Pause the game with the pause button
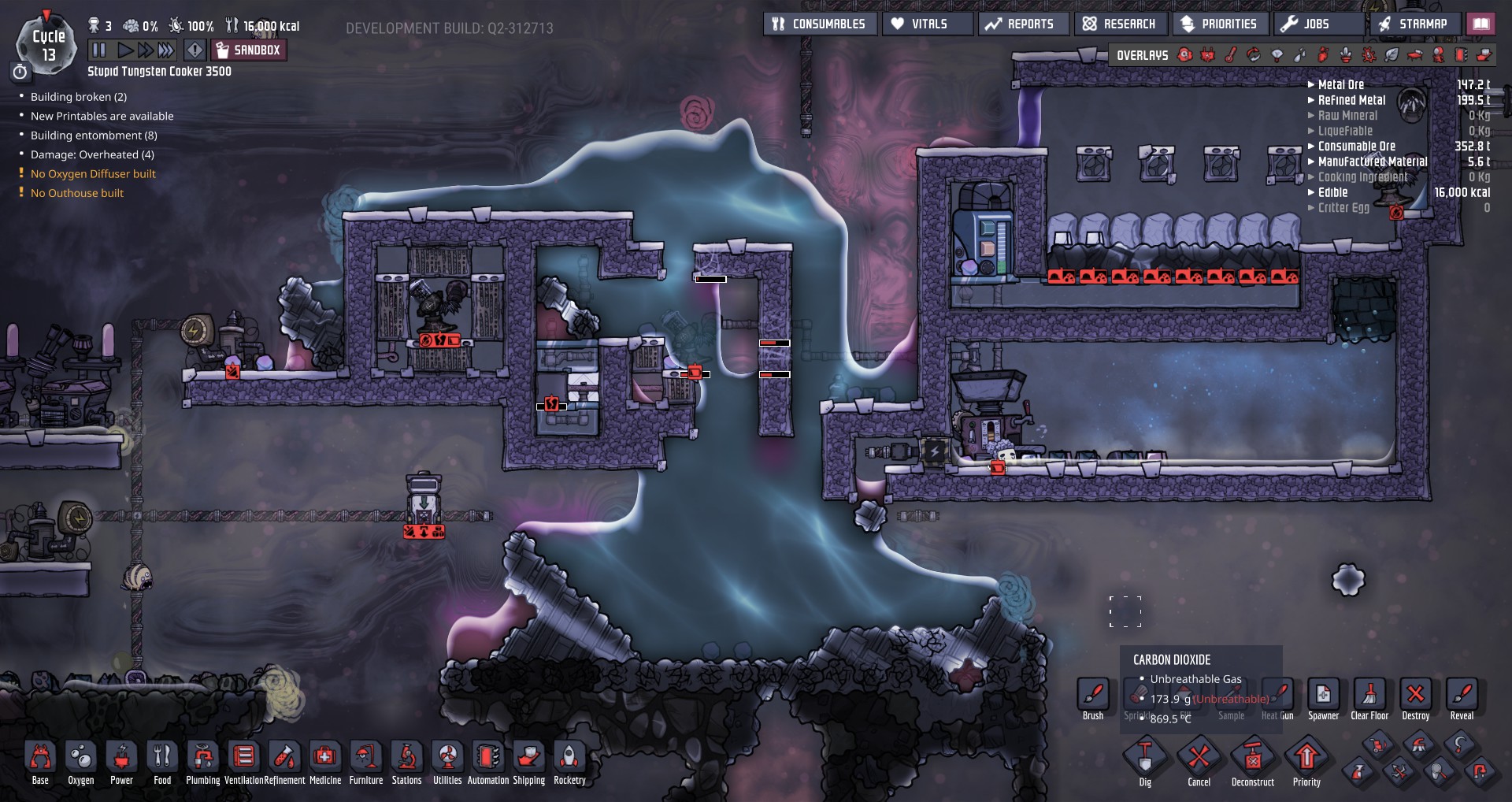Image resolution: width=1512 pixels, height=802 pixels. click(x=99, y=50)
